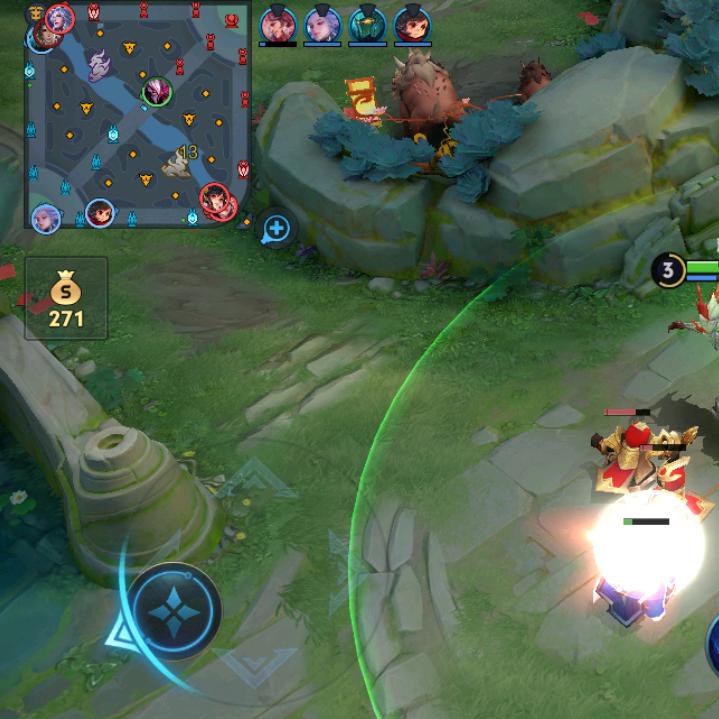Open the minimap overview
This screenshot has height=719, width=719.
pyautogui.click(x=138, y=115)
